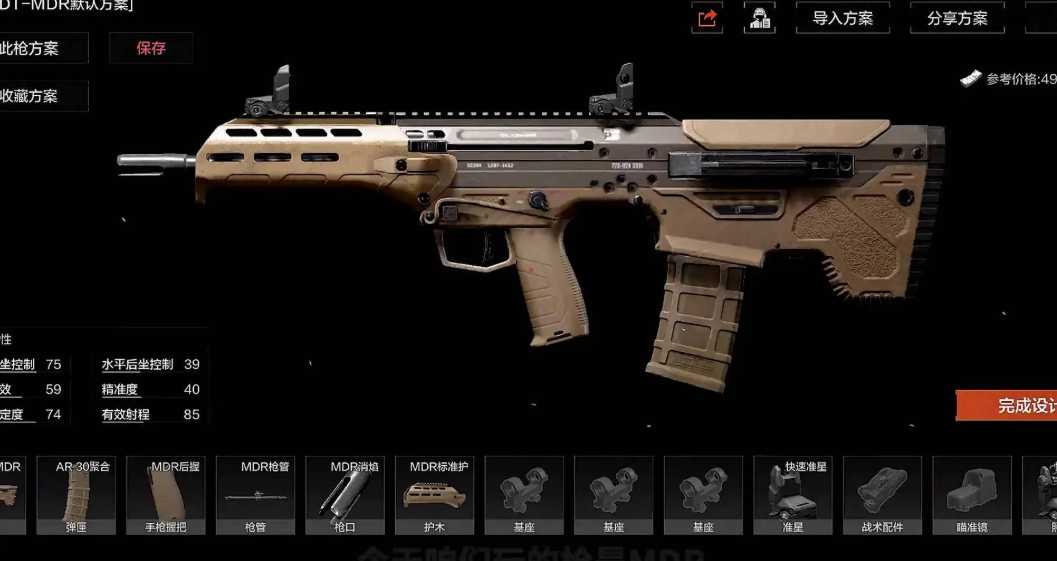Select the AR-30 magazine 弹匣 slot

click(x=76, y=495)
